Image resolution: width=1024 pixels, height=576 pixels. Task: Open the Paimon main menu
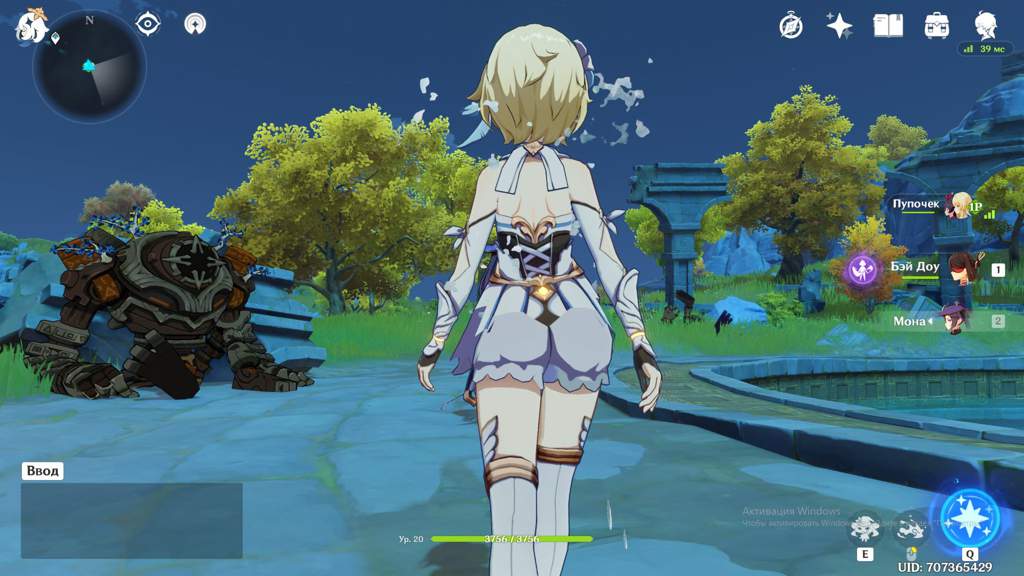[x=32, y=26]
